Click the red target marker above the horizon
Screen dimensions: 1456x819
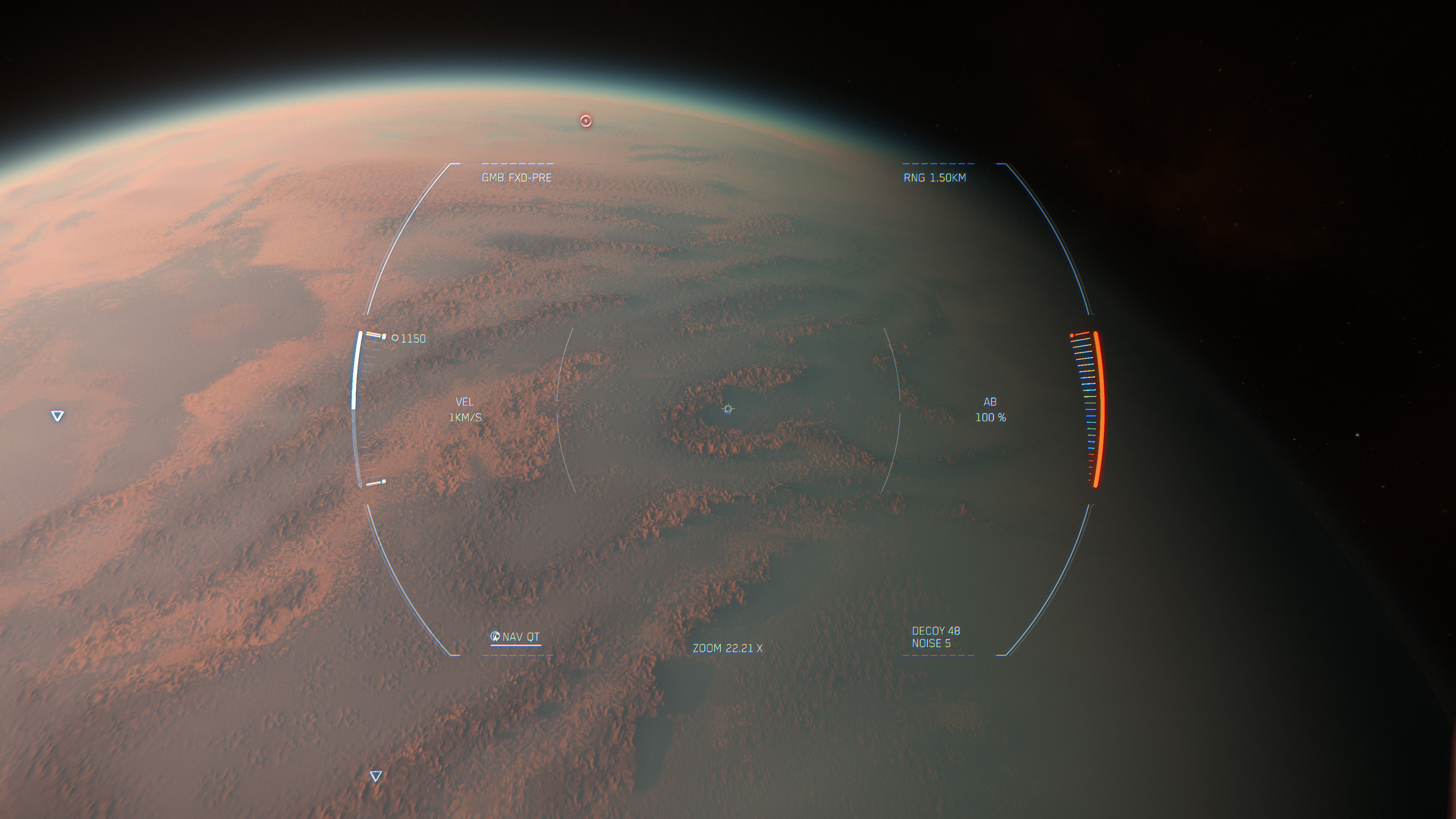pyautogui.click(x=586, y=121)
